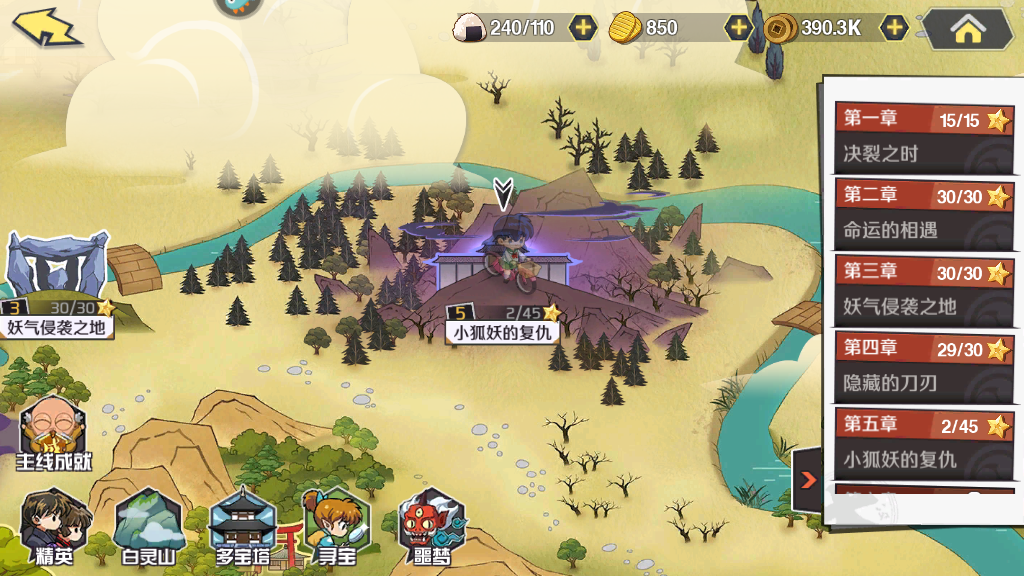The width and height of the screenshot is (1024, 576).
Task: Select chapter two 命运的相遇
Action: pos(924,213)
